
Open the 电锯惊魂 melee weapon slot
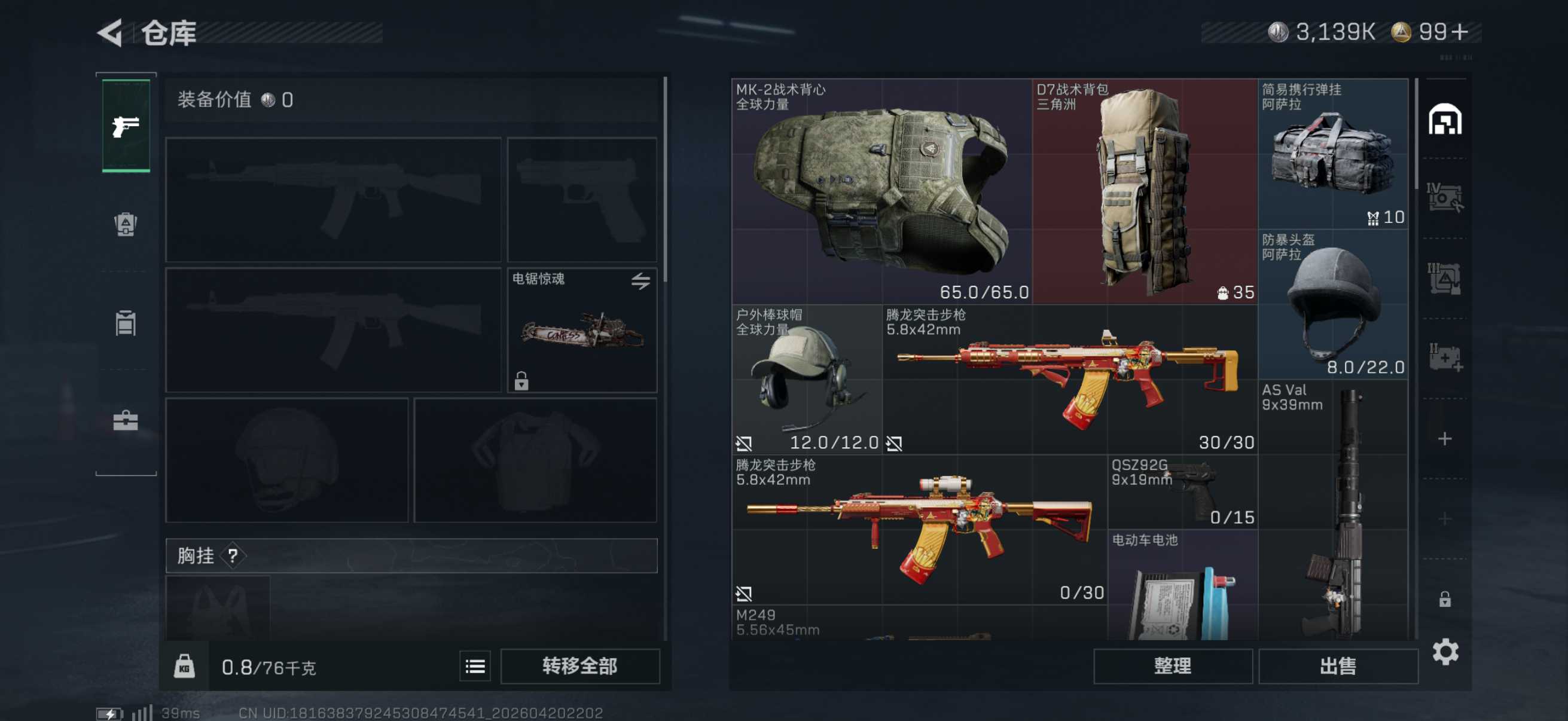coord(582,331)
